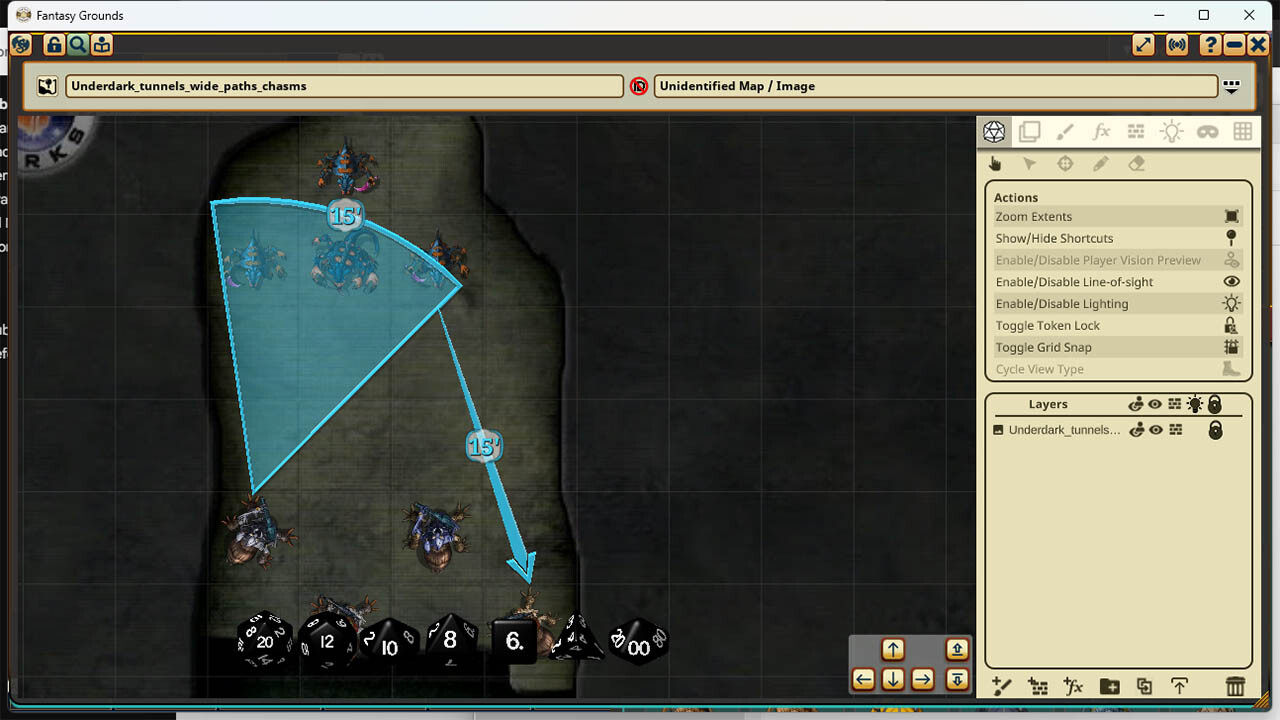
Task: Activate the targeting crosshair tool
Action: coord(1066,163)
